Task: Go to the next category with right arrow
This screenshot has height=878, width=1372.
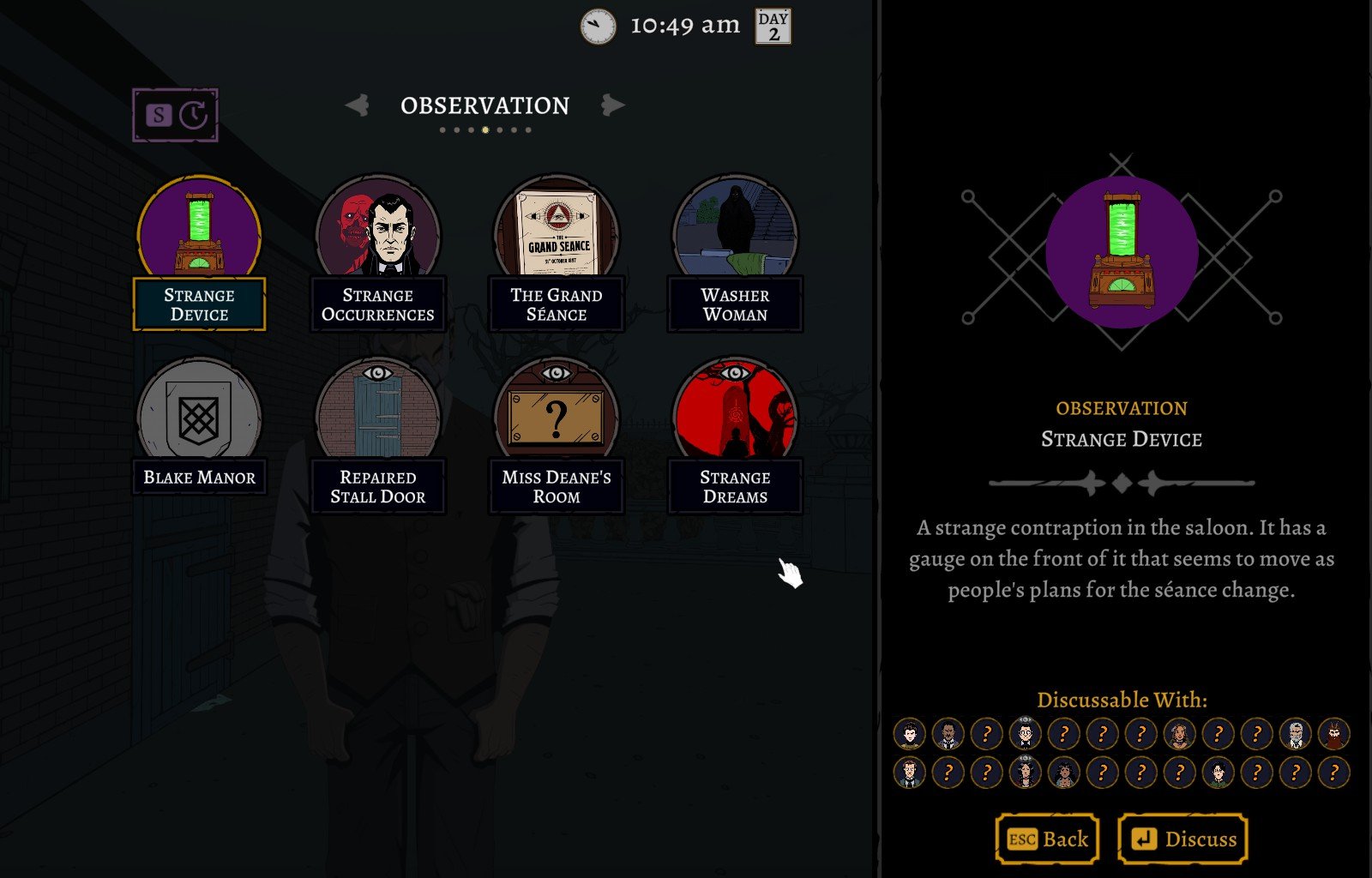Action: 612,105
